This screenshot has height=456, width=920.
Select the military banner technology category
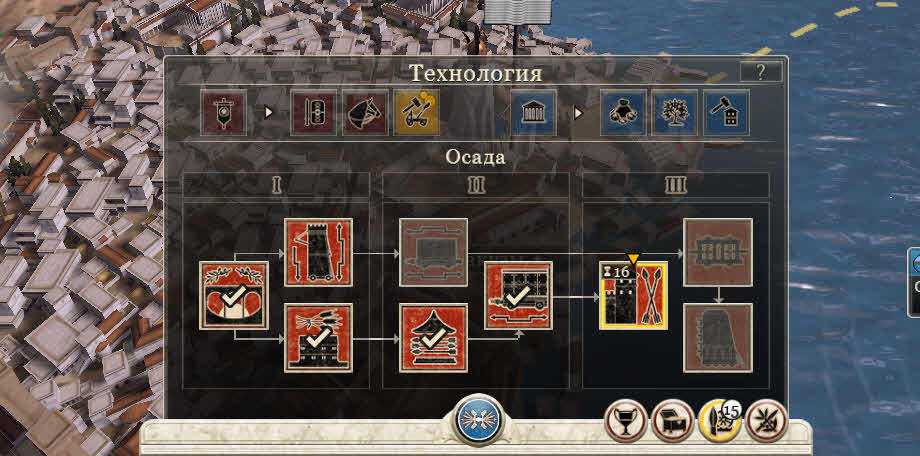click(223, 112)
